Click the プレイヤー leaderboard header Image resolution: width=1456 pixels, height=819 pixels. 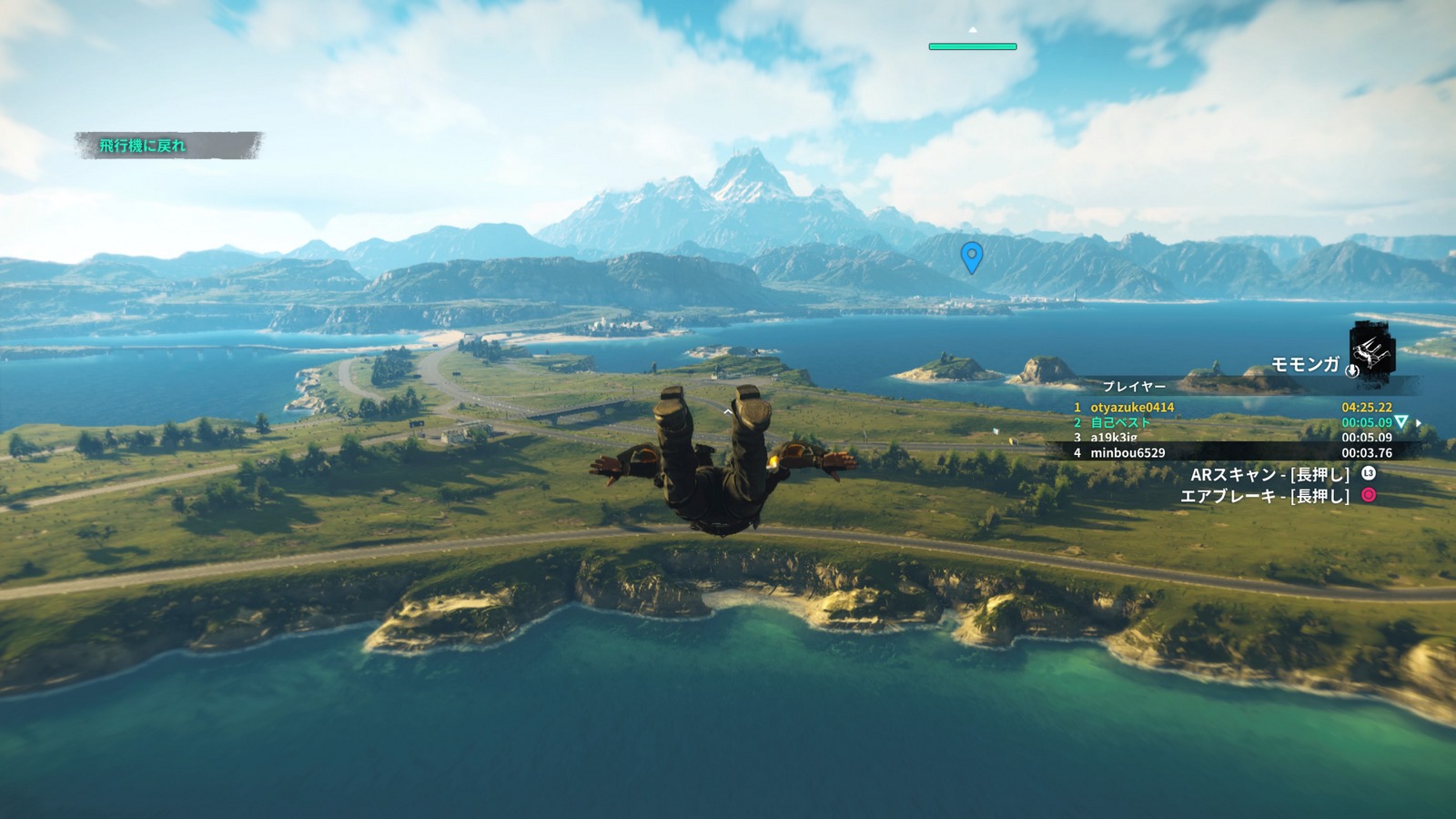[x=1134, y=387]
